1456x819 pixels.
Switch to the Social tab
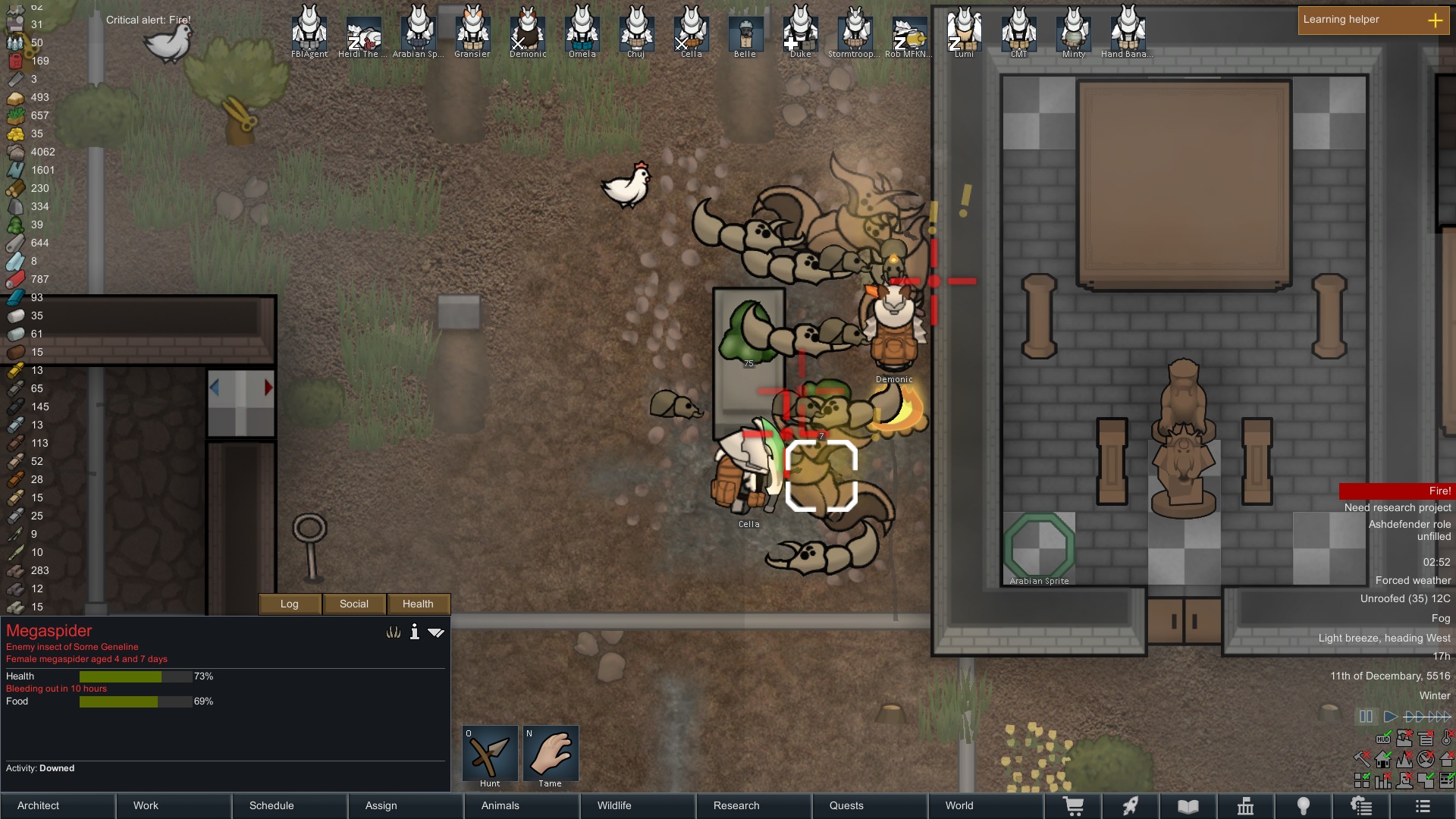click(x=354, y=604)
